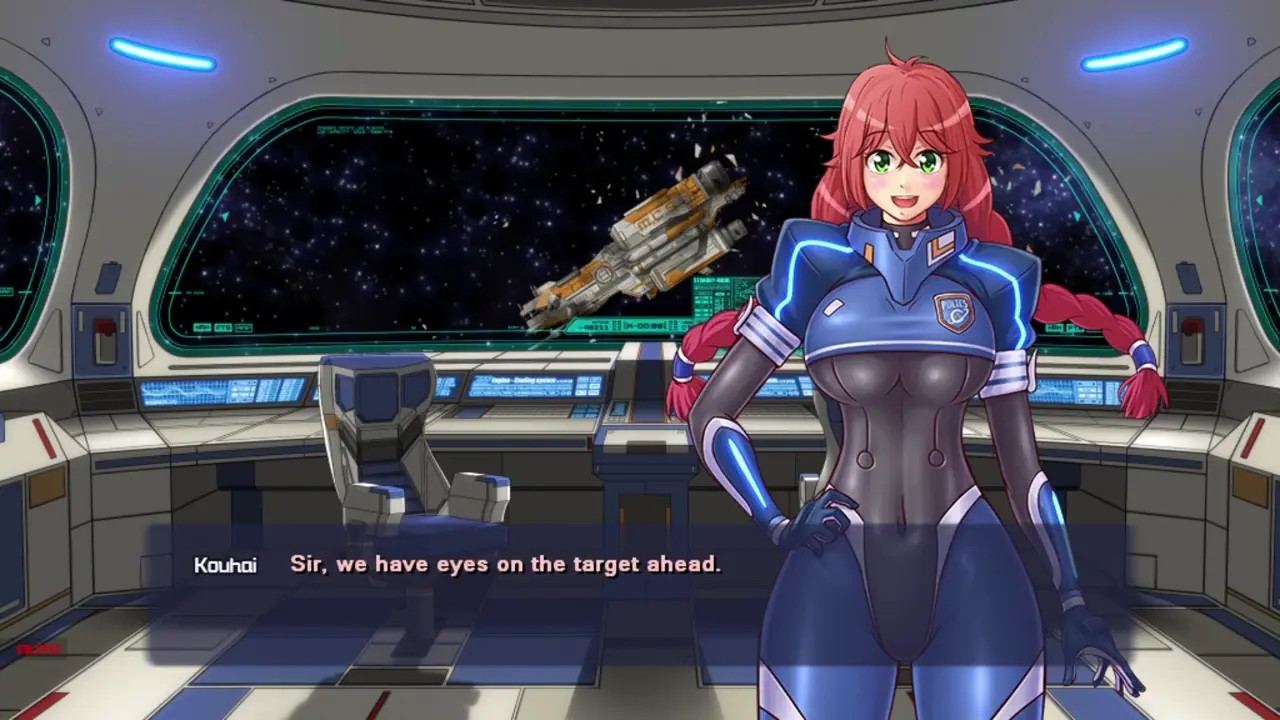Advance the dialogue box to continue
This screenshot has height=720, width=1280.
[x=505, y=564]
